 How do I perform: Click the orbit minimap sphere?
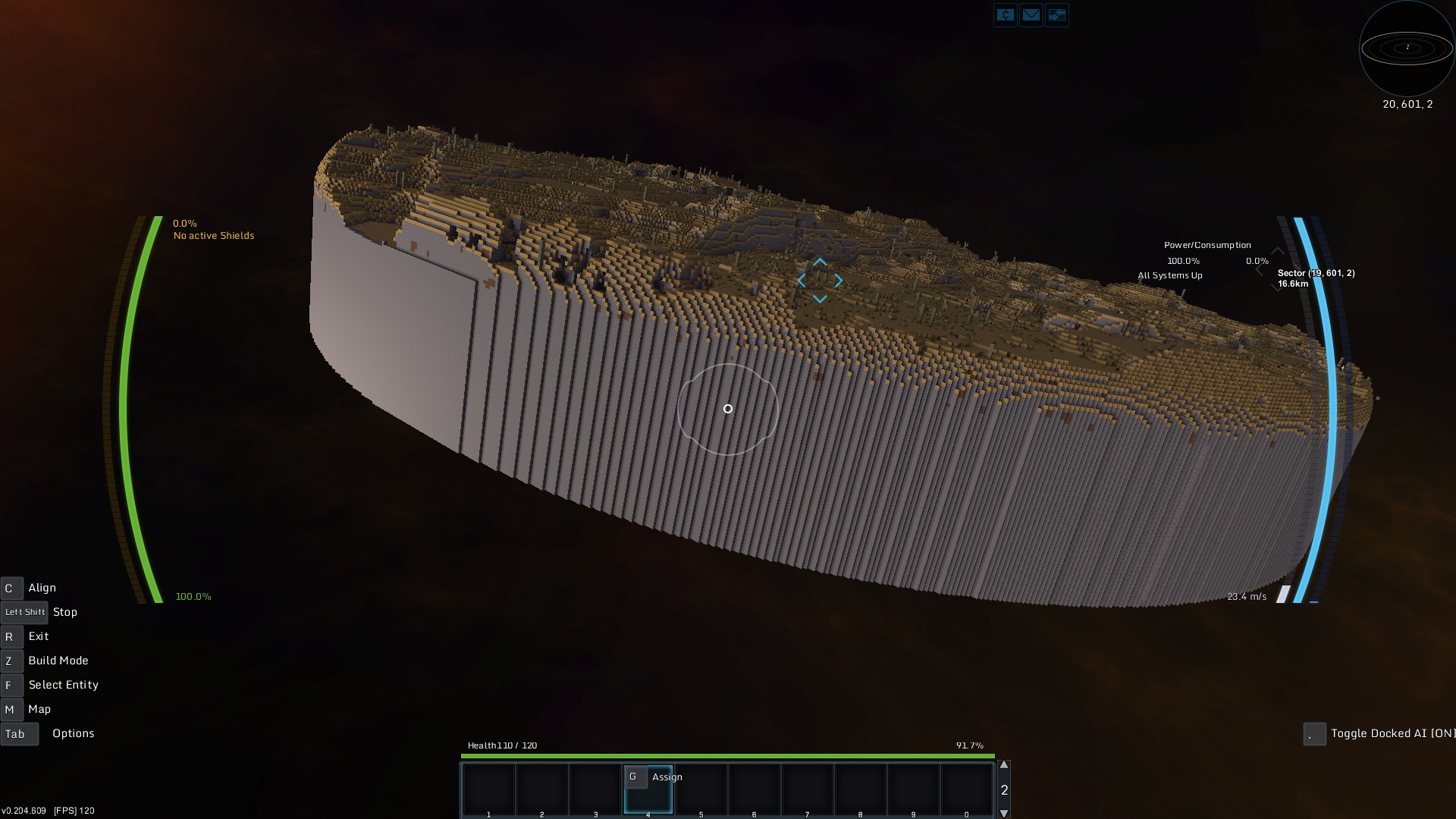click(x=1407, y=49)
